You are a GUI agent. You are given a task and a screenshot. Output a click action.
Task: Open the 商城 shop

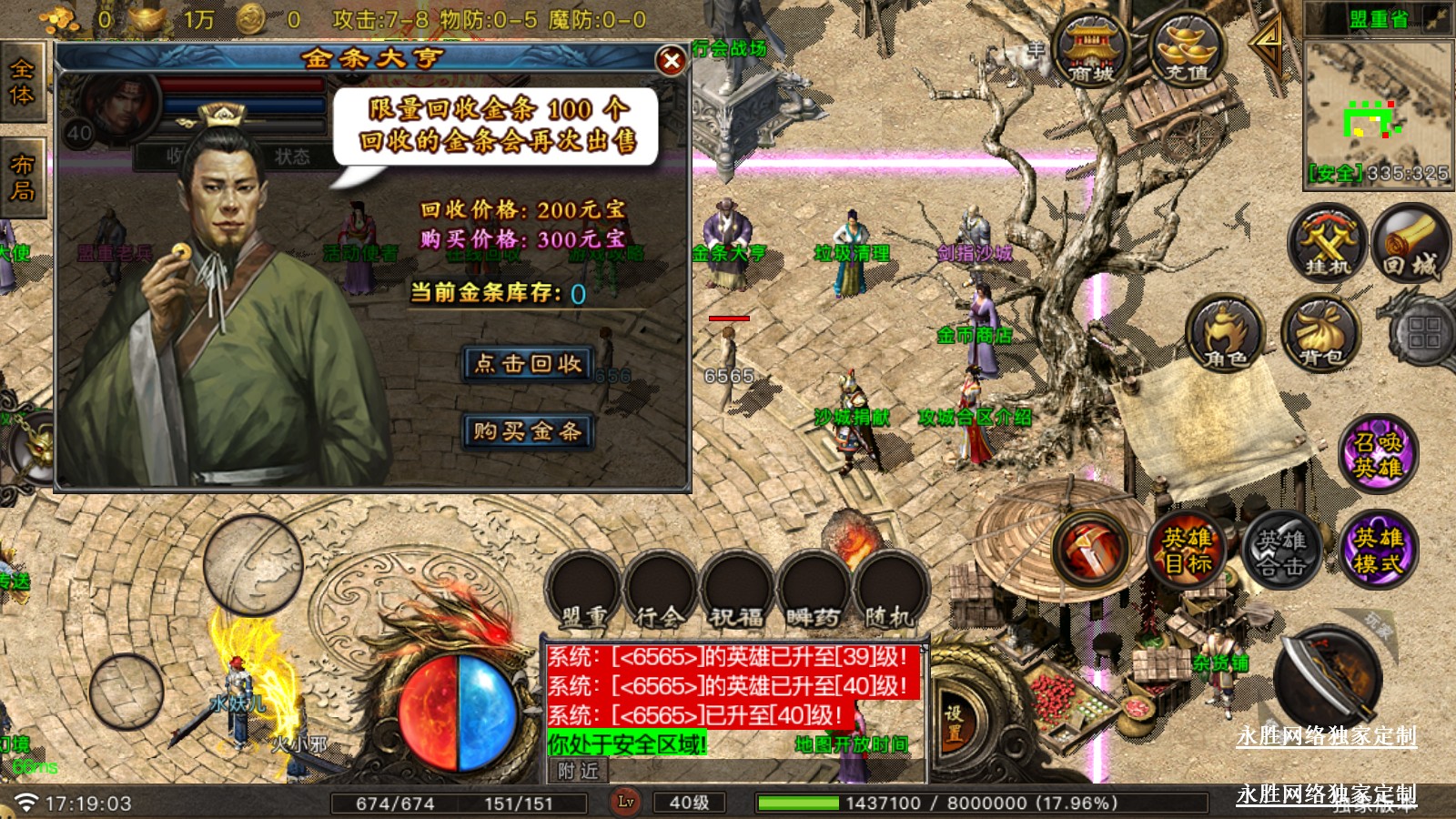click(x=1091, y=50)
